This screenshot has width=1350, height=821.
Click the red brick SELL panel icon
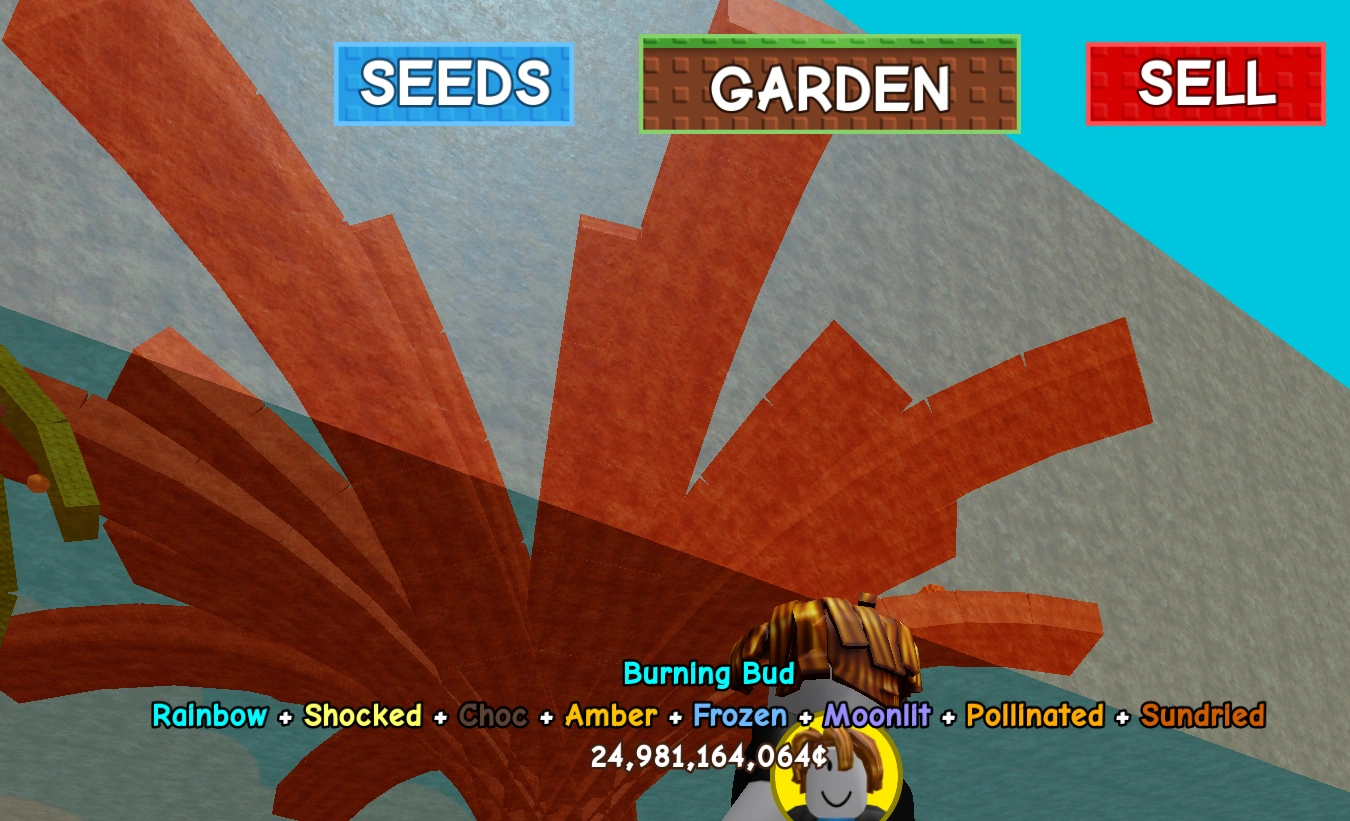[x=1206, y=84]
